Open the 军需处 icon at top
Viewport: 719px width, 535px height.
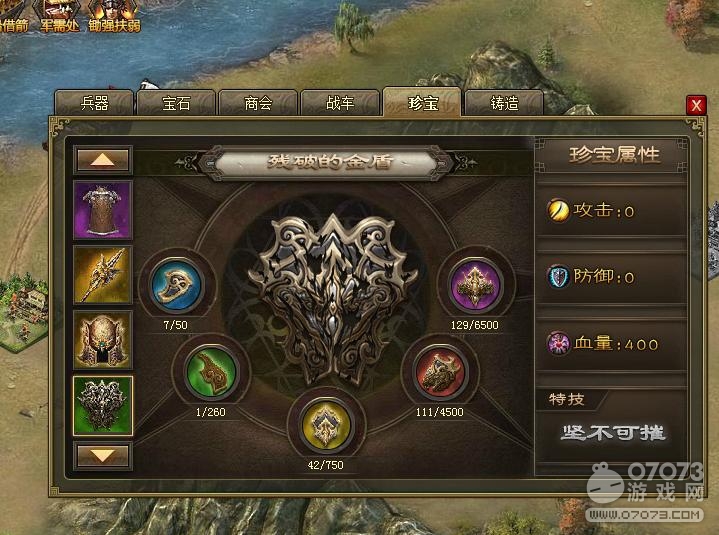point(59,15)
